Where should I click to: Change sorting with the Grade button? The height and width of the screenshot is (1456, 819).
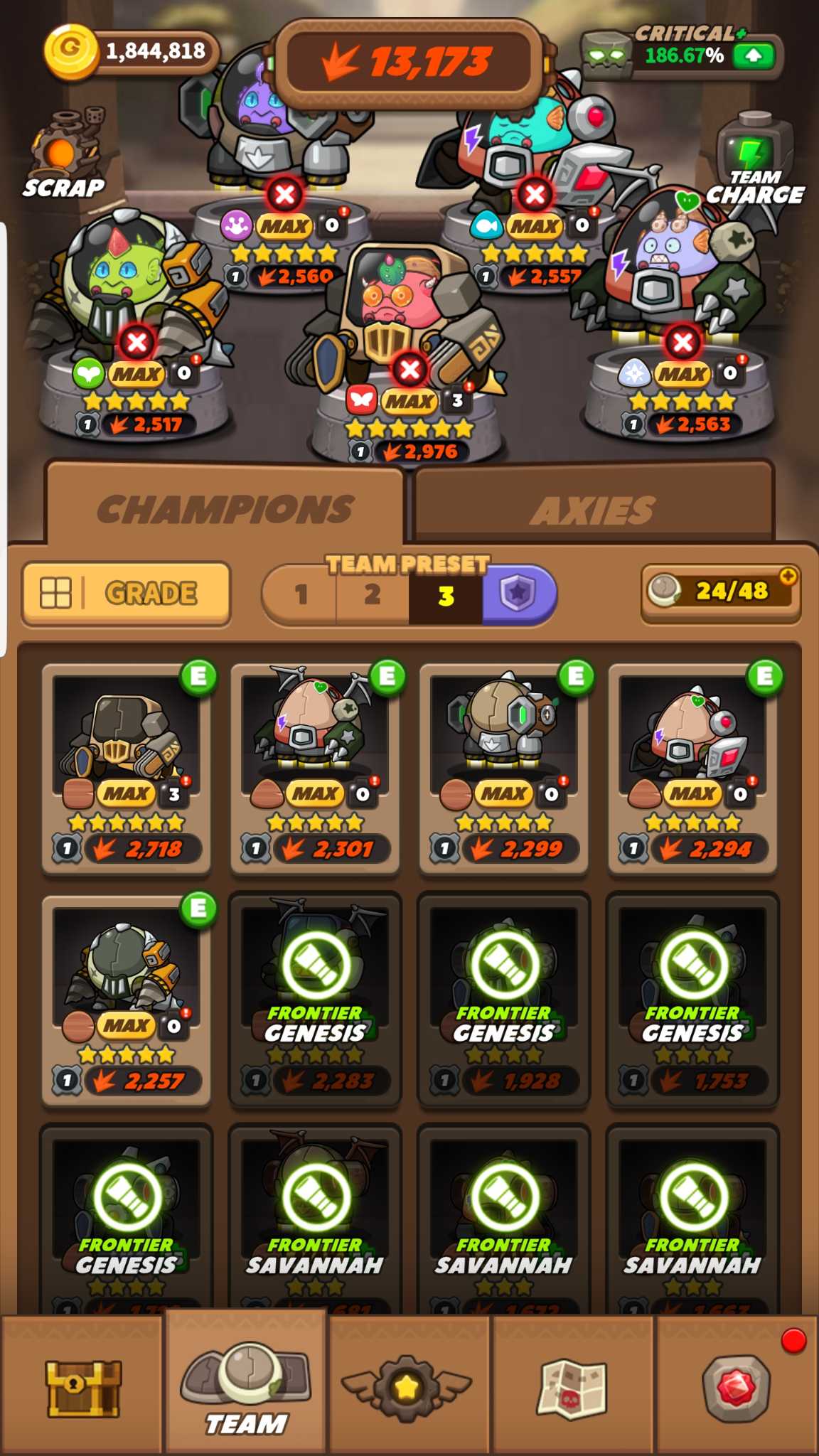127,594
